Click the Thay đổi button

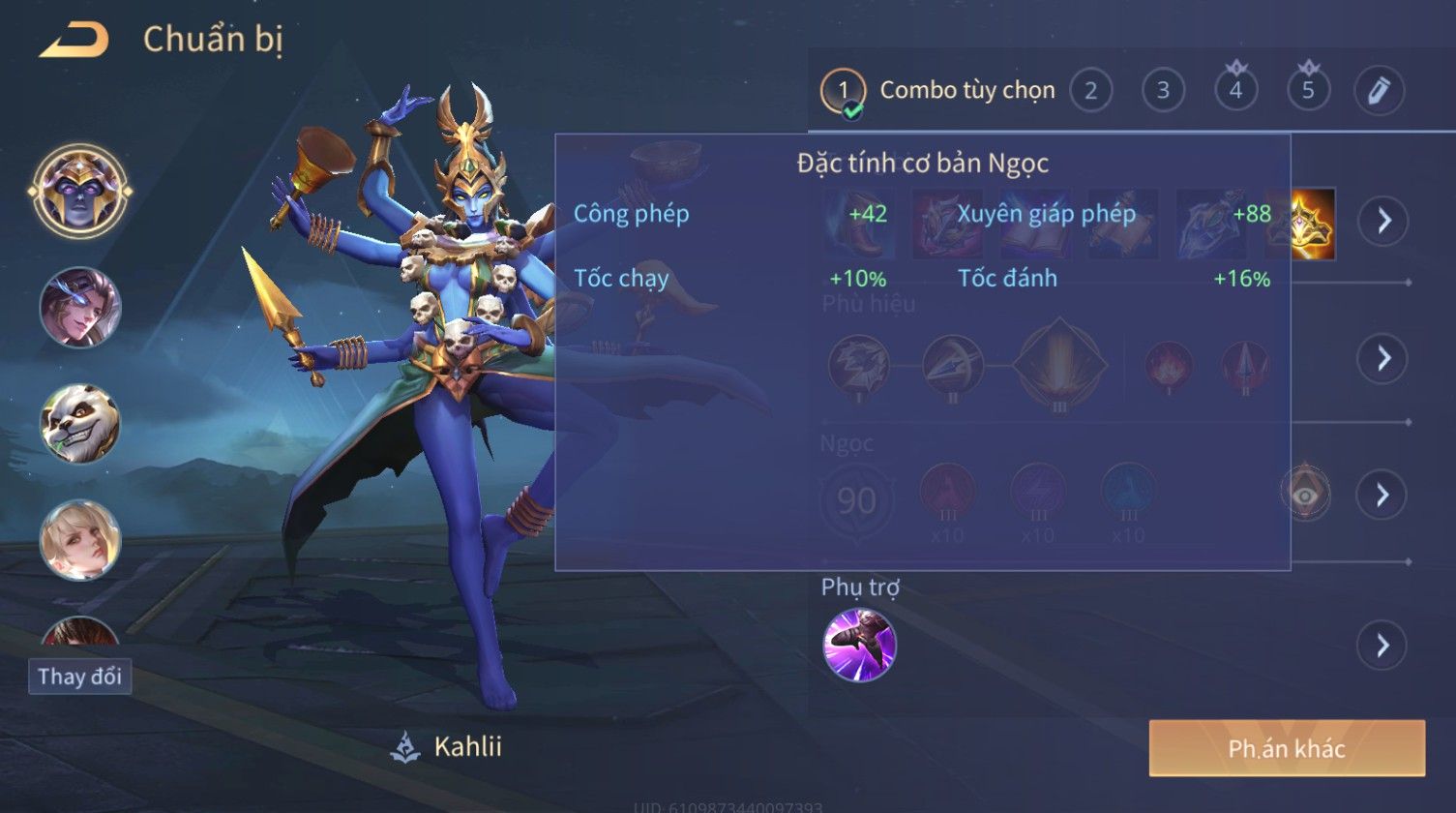pos(79,676)
